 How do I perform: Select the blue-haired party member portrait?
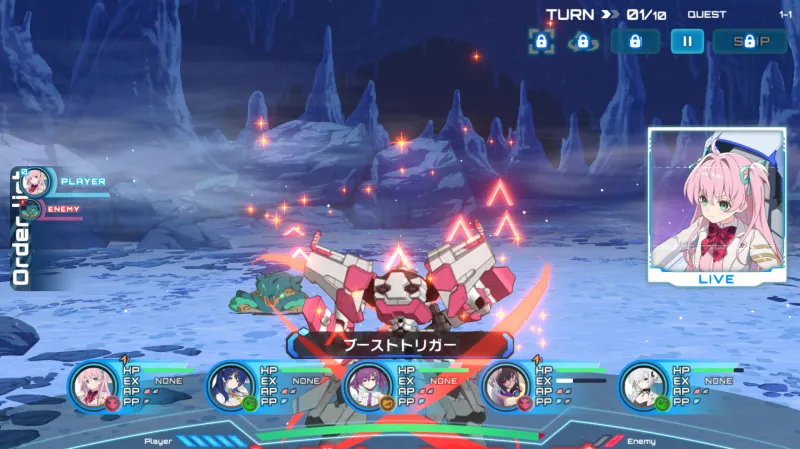pos(233,385)
